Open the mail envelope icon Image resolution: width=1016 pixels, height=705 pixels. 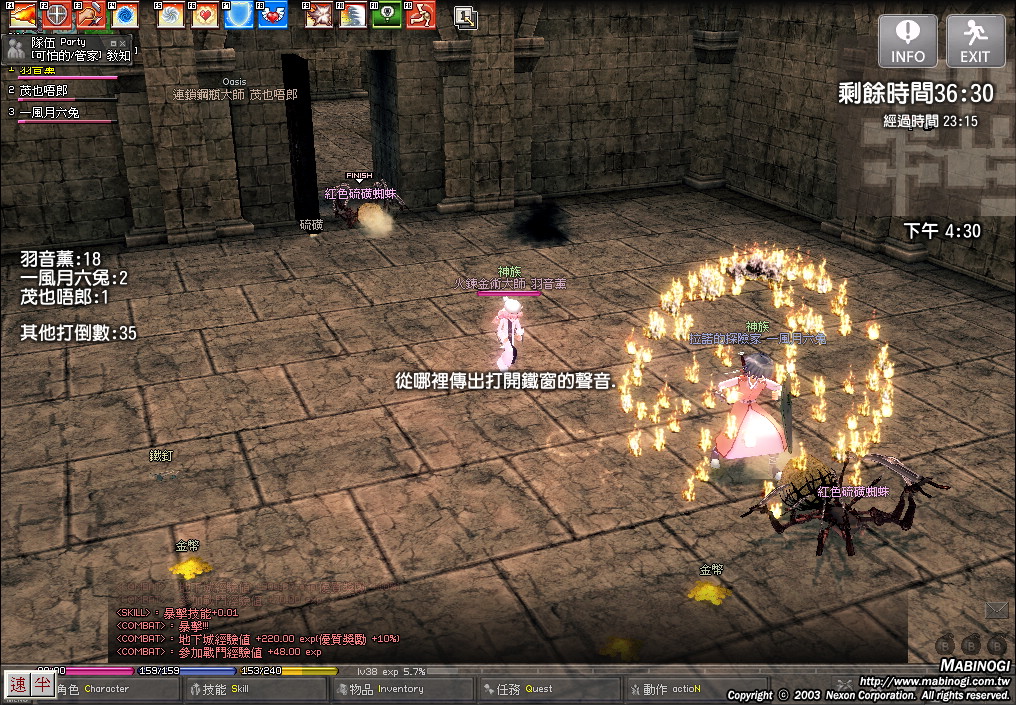pos(996,609)
